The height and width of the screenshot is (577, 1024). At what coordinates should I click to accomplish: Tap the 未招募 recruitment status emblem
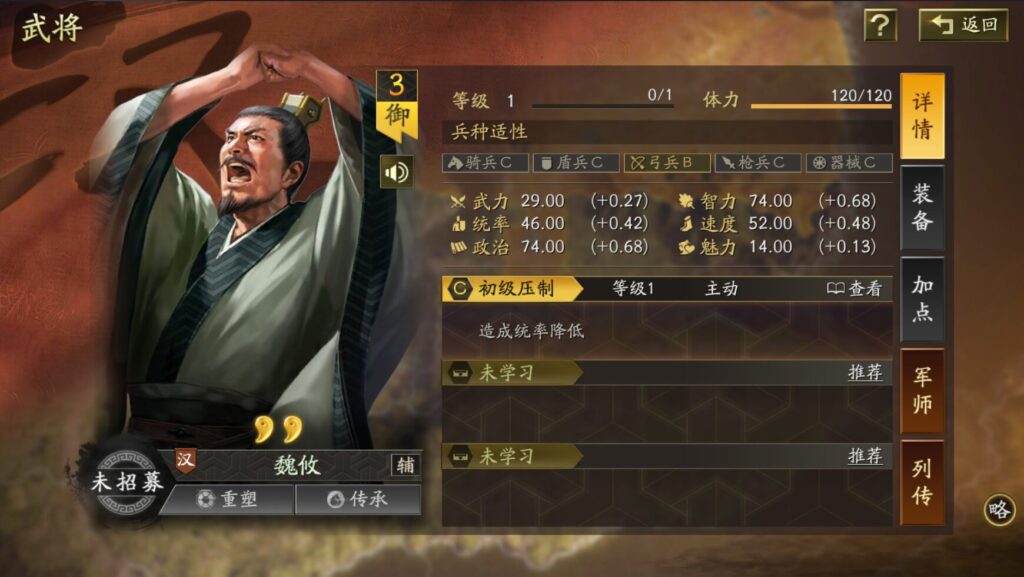pyautogui.click(x=126, y=481)
